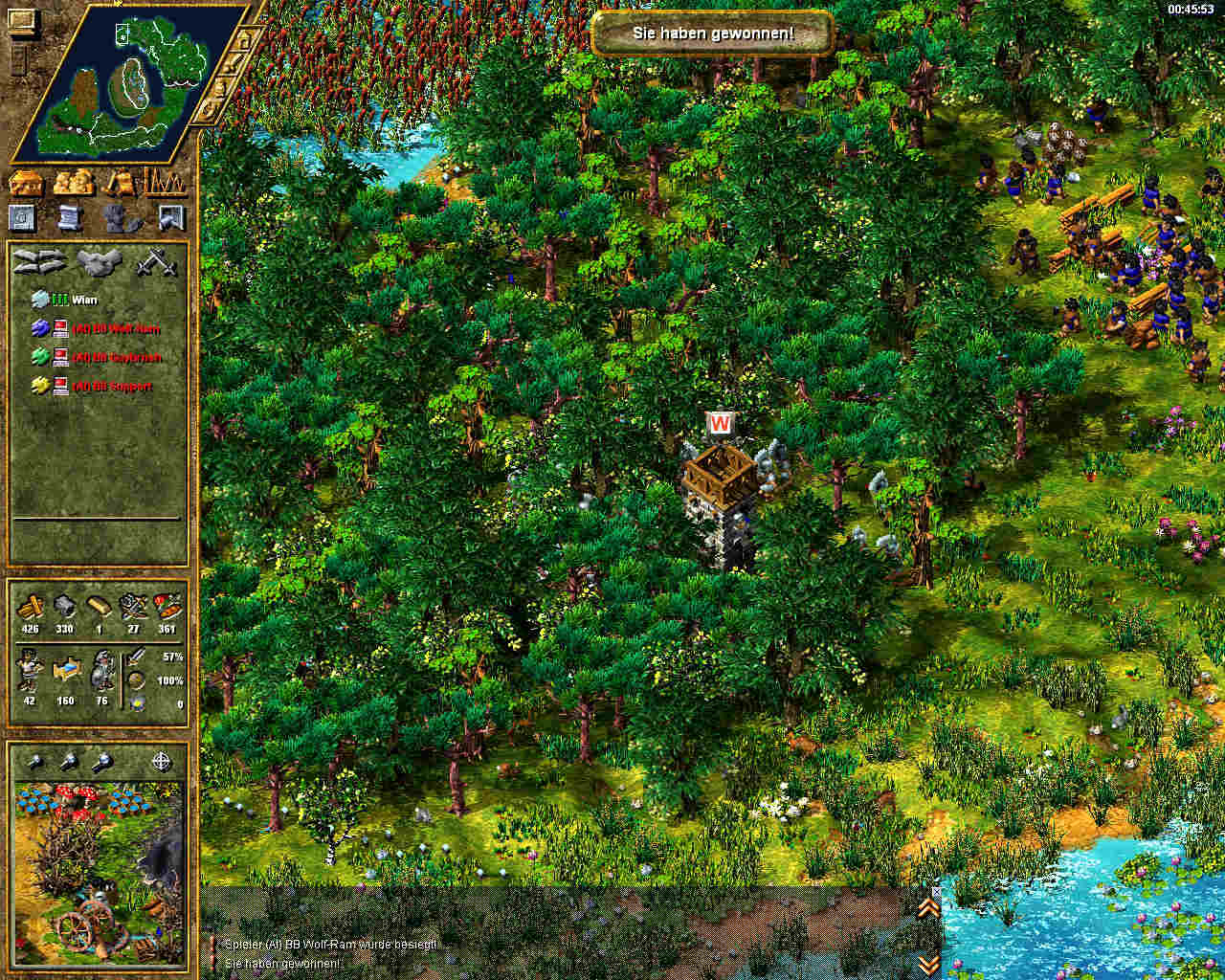Click the defeated AI Wolf-Ram player entry
Screen dimensions: 1225x980
coord(115,328)
